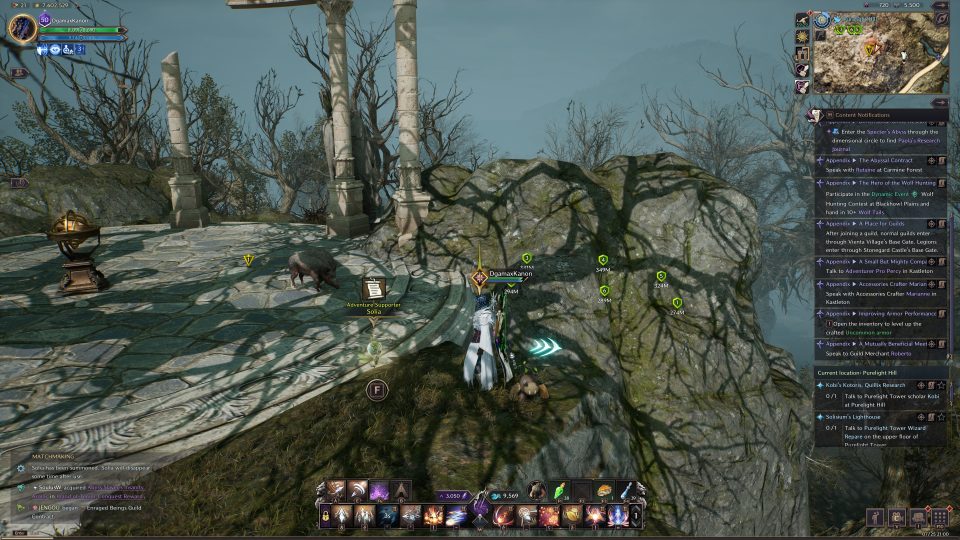The width and height of the screenshot is (960, 540).
Task: Open the character silhouette menu button
Action: coord(877,517)
